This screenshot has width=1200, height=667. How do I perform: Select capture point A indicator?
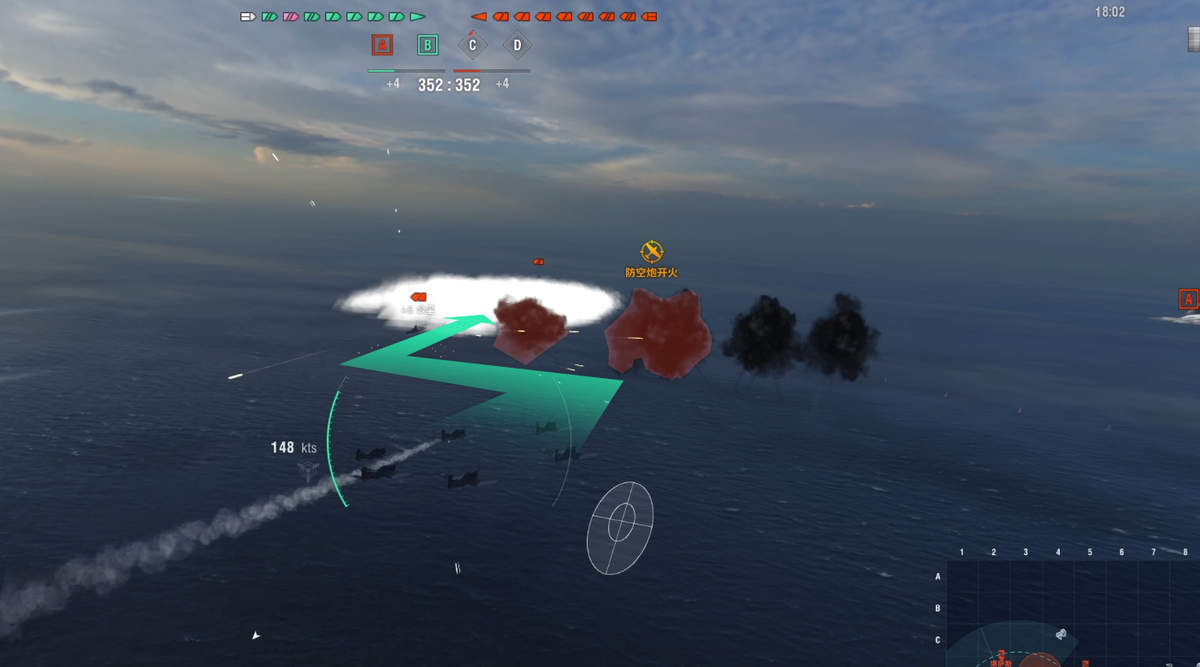(381, 45)
